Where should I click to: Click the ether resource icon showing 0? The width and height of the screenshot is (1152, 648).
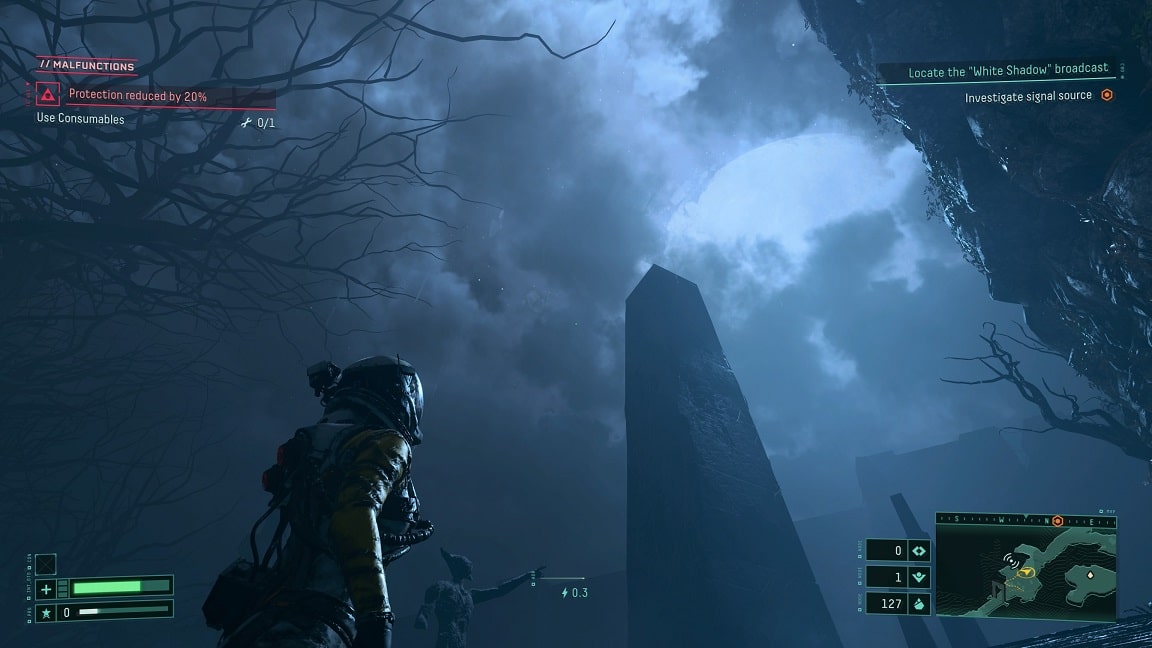[919, 551]
